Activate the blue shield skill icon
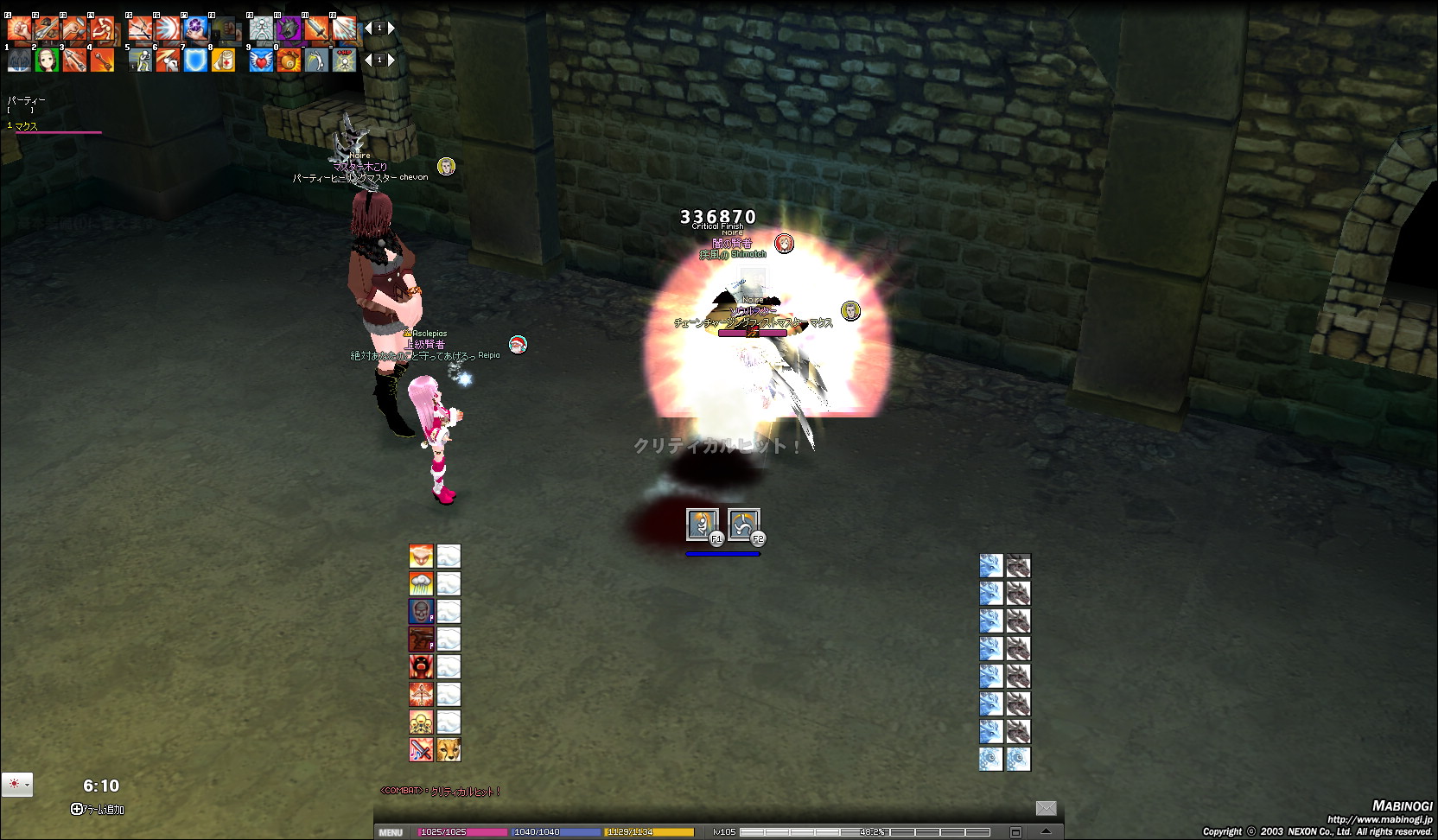Image resolution: width=1438 pixels, height=840 pixels. coord(195,60)
